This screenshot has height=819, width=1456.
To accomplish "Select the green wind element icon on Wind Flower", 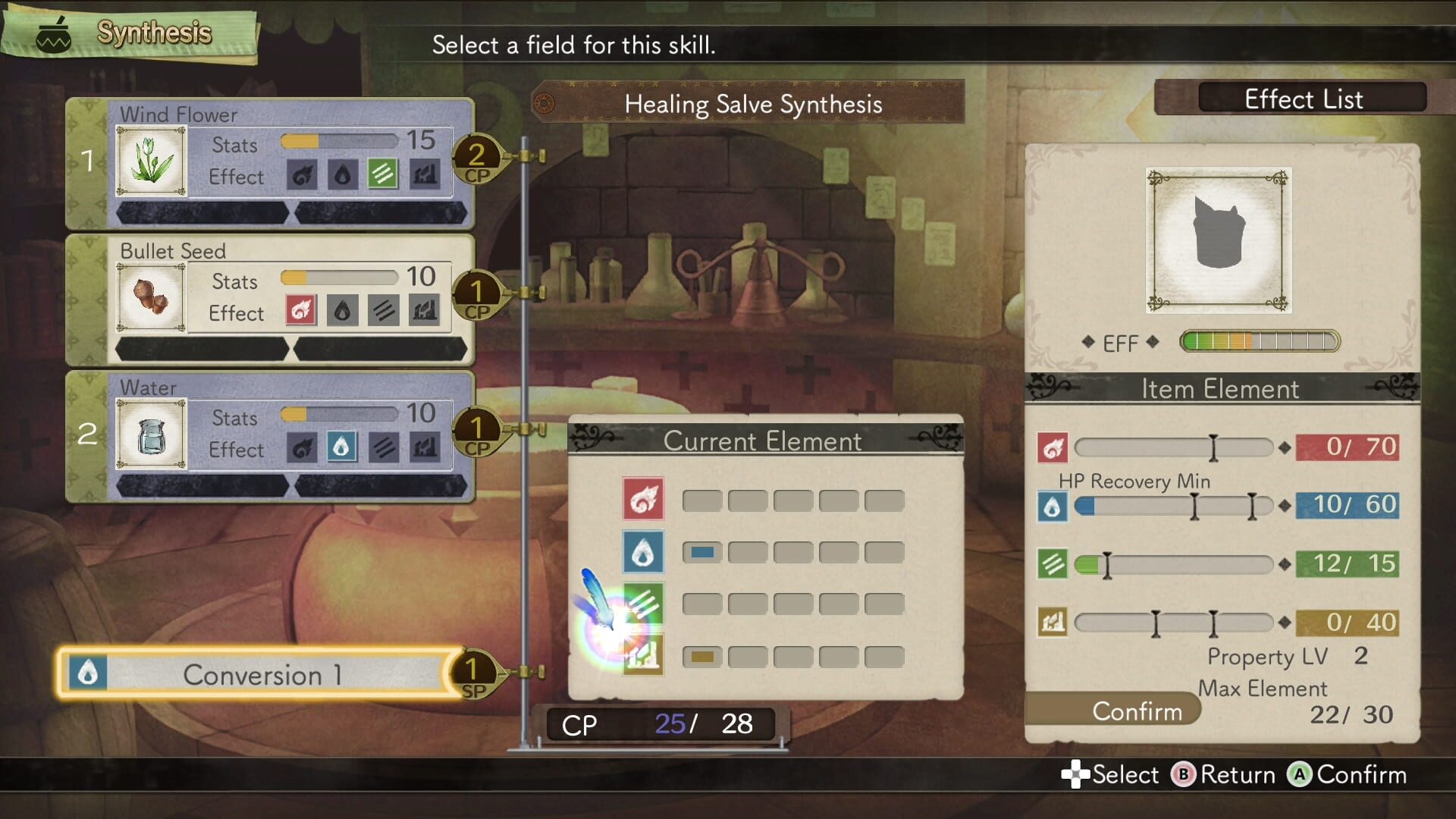I will click(384, 173).
